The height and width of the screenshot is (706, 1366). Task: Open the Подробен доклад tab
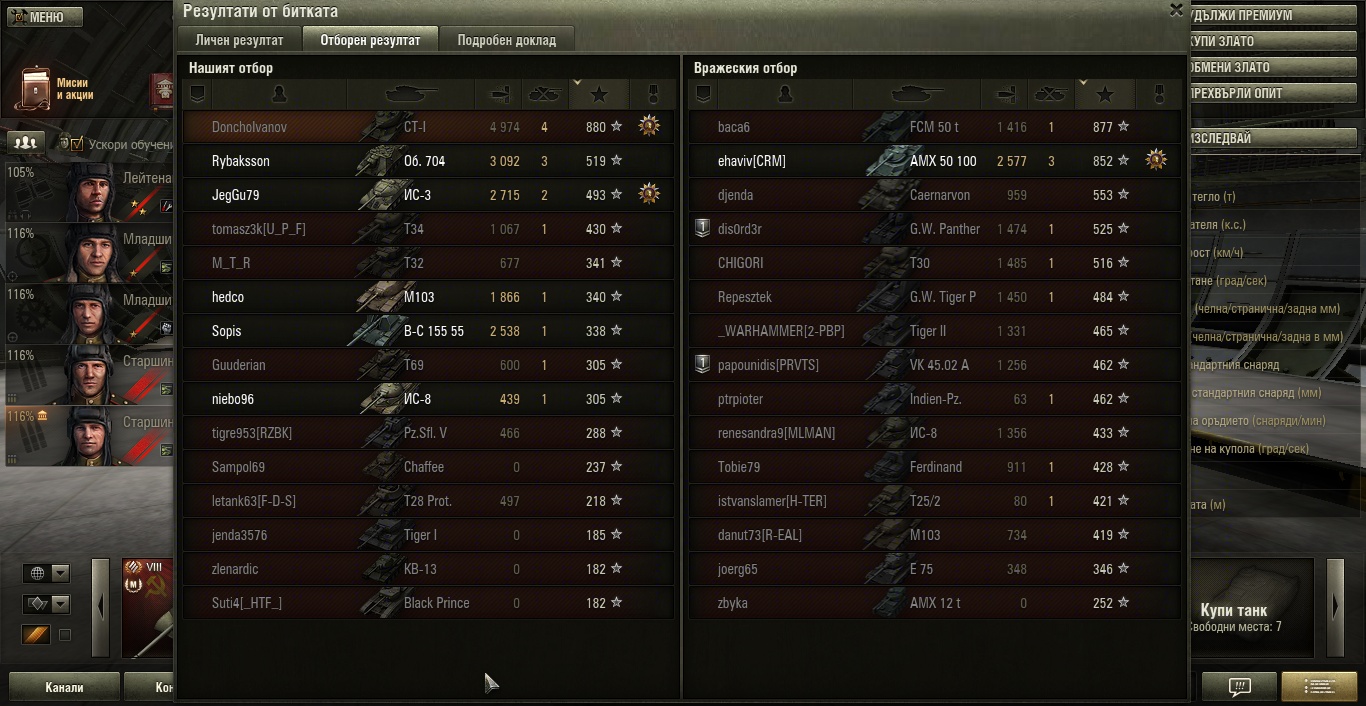(x=506, y=40)
